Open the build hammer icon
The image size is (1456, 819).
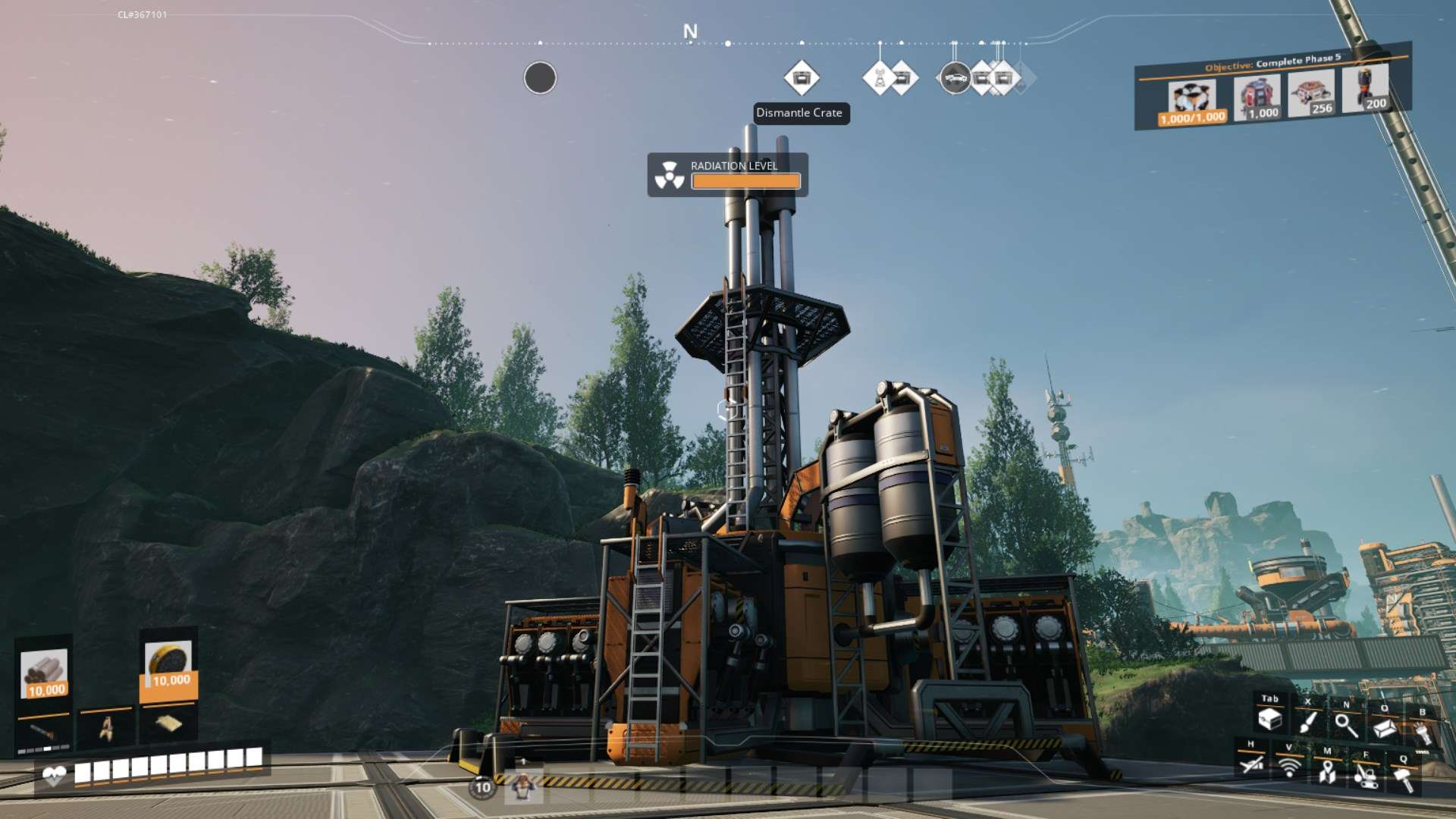(x=1404, y=779)
